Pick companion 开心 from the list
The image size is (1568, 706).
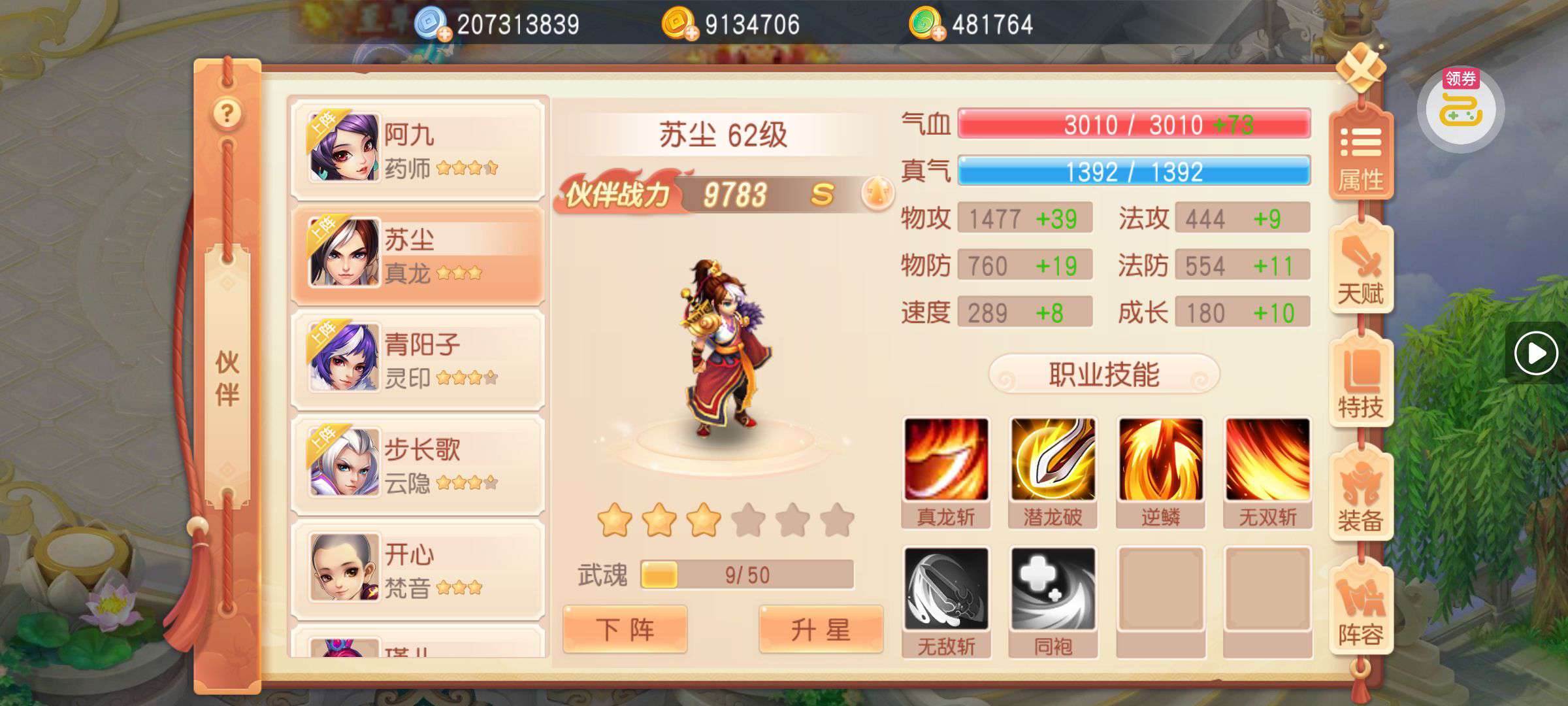click(418, 569)
